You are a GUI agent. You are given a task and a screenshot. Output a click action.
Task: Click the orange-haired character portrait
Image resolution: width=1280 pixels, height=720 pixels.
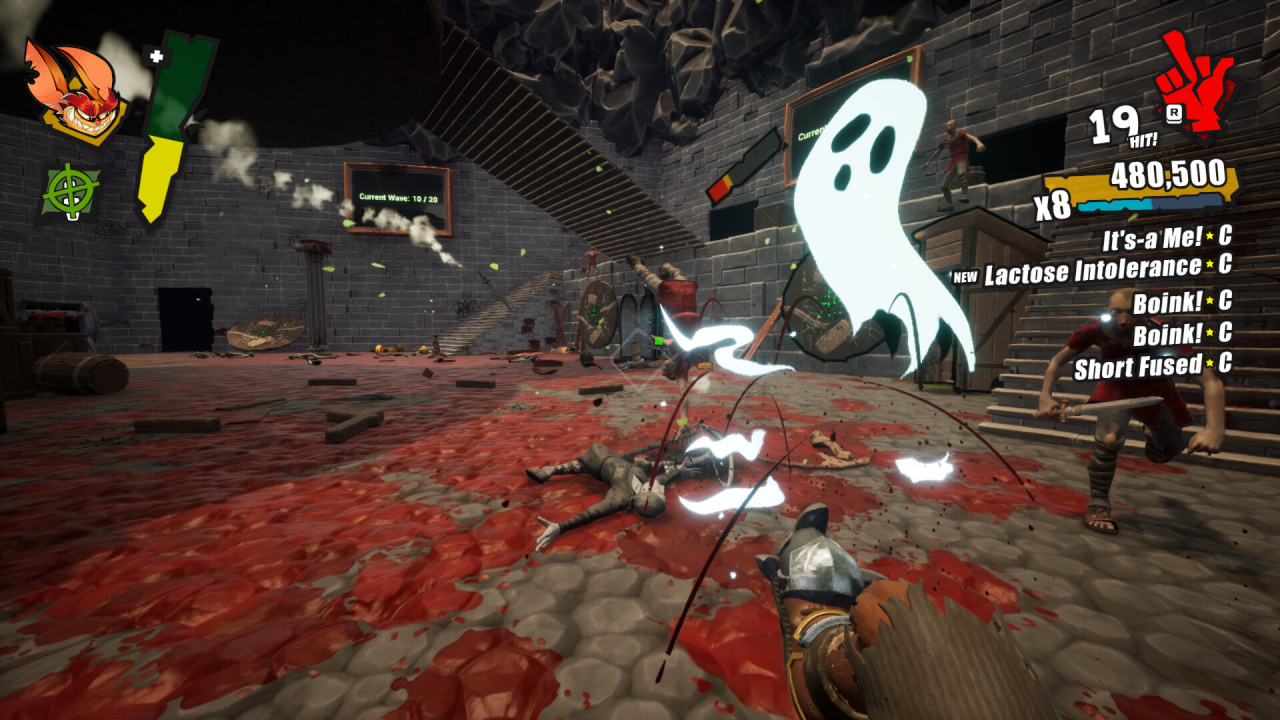[73, 92]
